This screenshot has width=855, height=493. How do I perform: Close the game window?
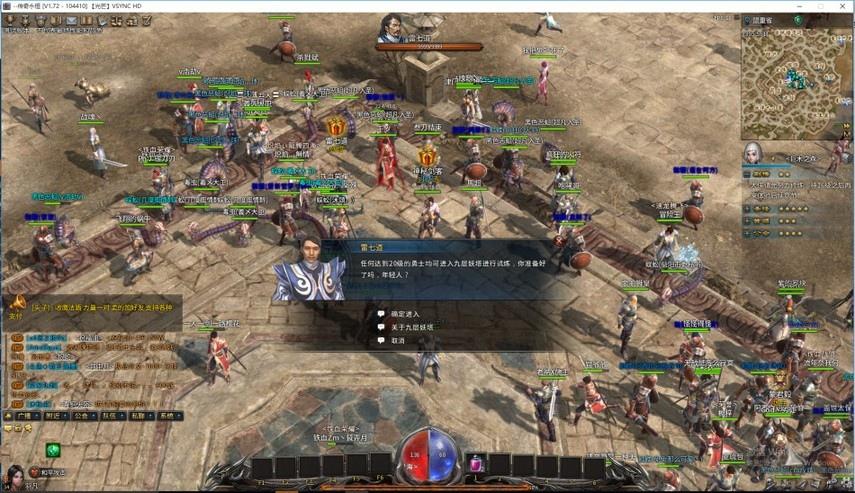coord(839,7)
